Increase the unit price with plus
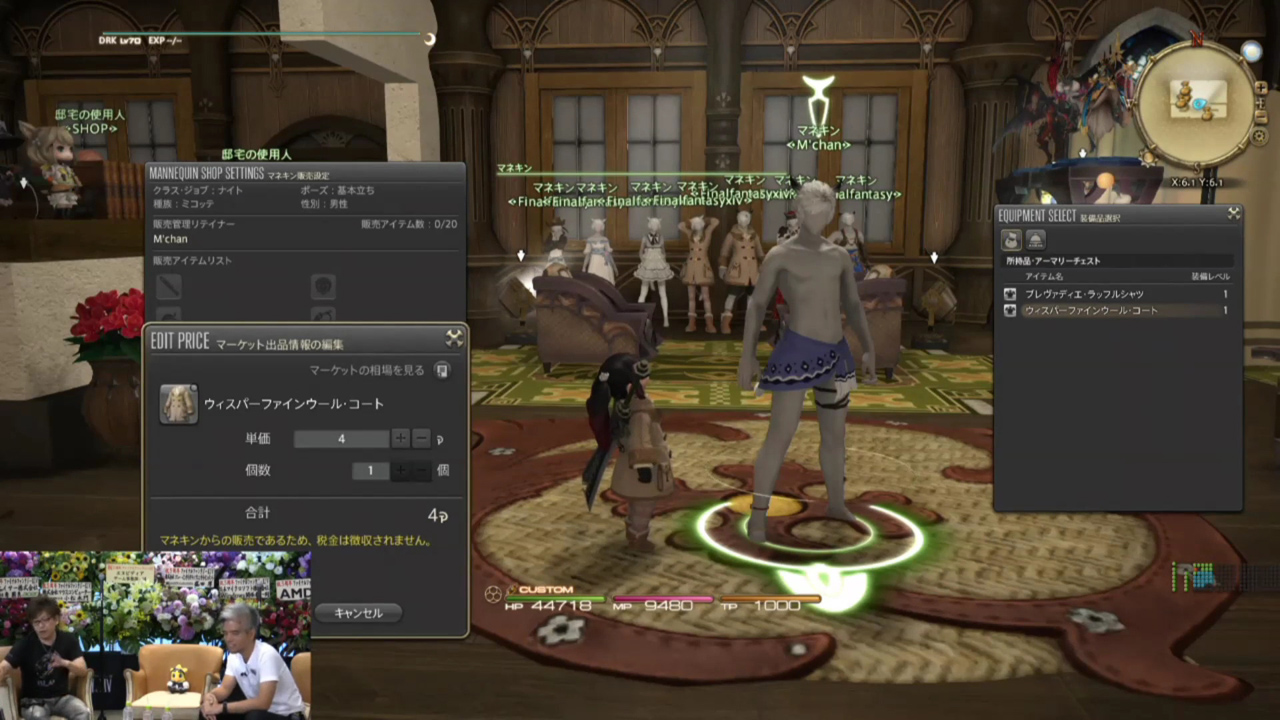The image size is (1280, 720). click(x=400, y=439)
